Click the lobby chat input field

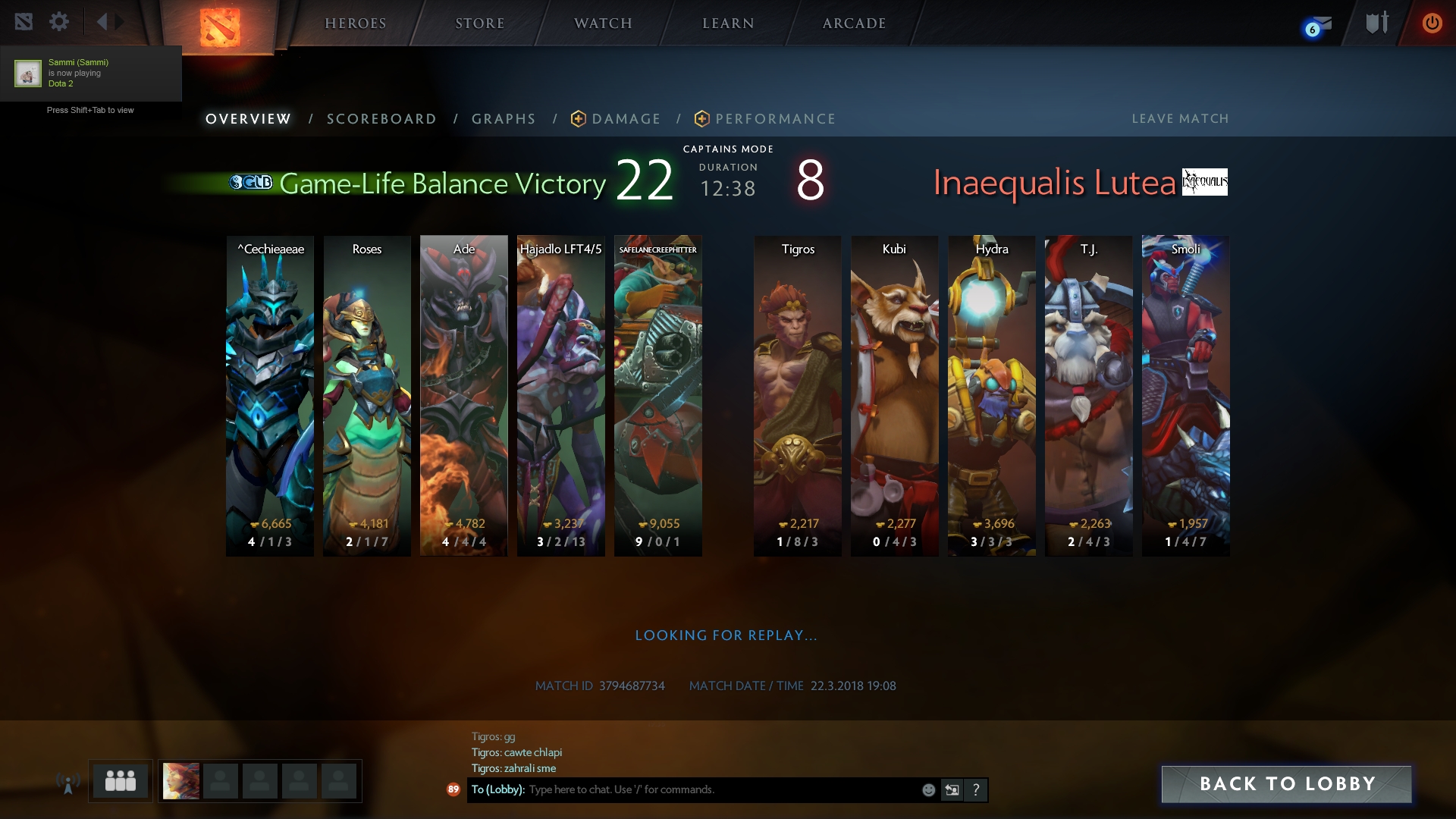click(x=720, y=790)
